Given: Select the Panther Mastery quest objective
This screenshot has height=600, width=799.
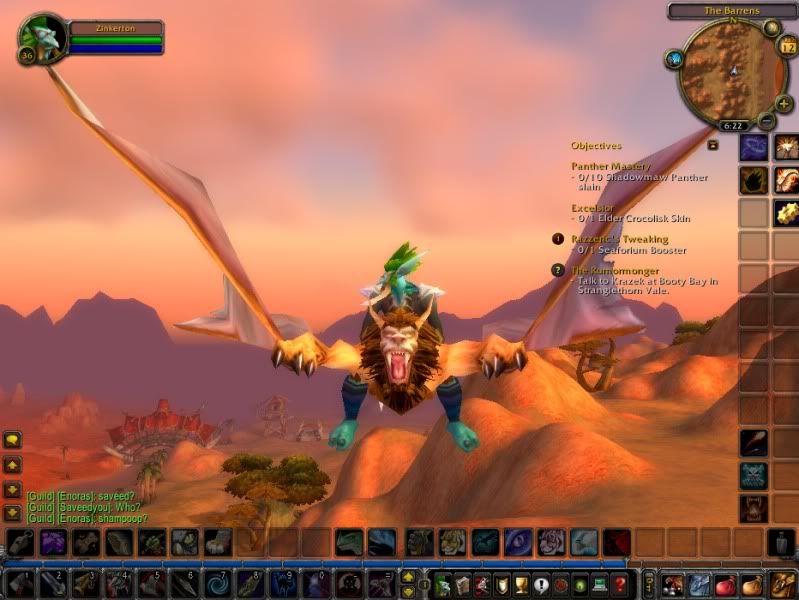Looking at the screenshot, I should pyautogui.click(x=610, y=166).
